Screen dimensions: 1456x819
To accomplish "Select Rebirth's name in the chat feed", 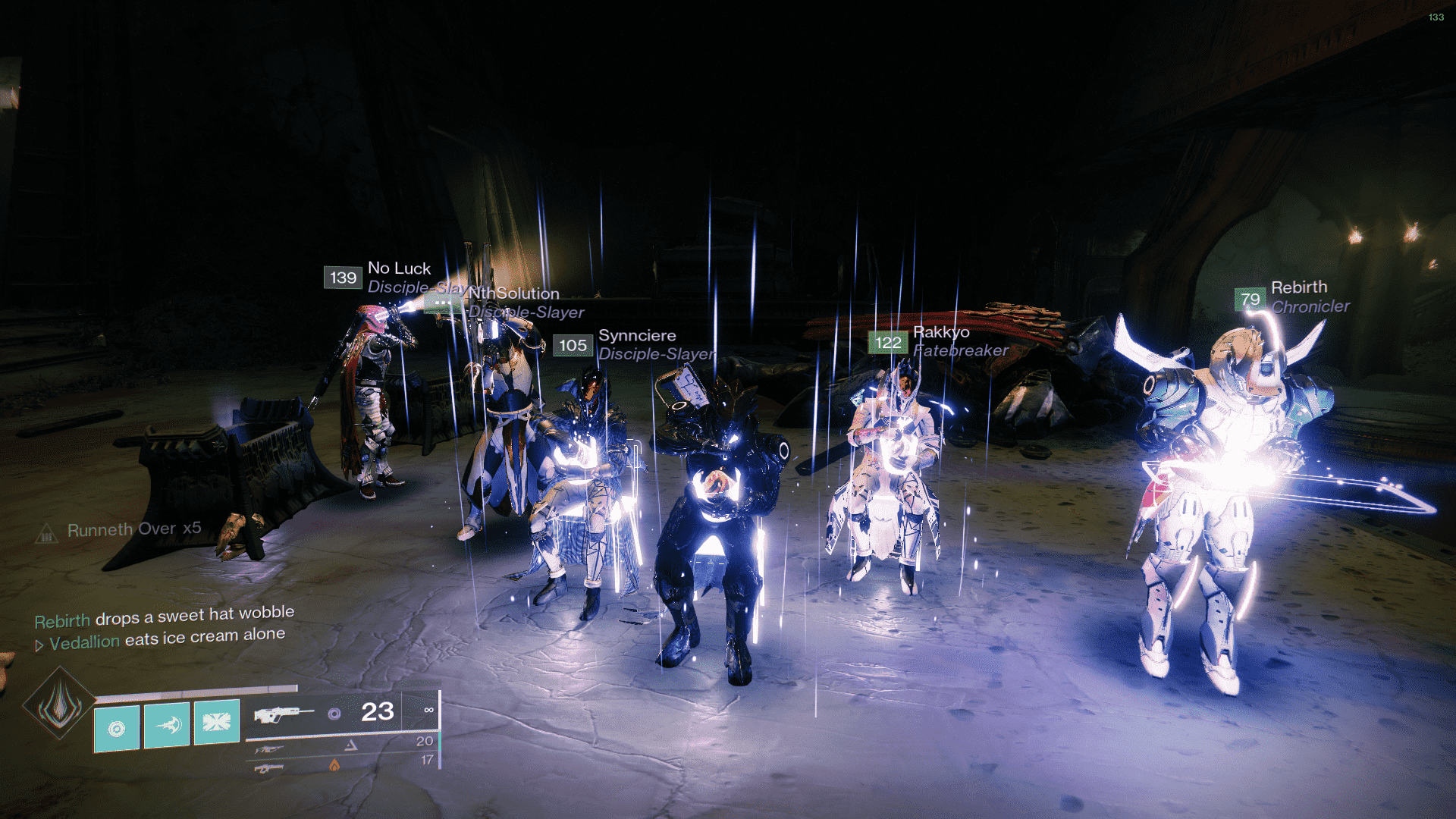I will point(62,621).
